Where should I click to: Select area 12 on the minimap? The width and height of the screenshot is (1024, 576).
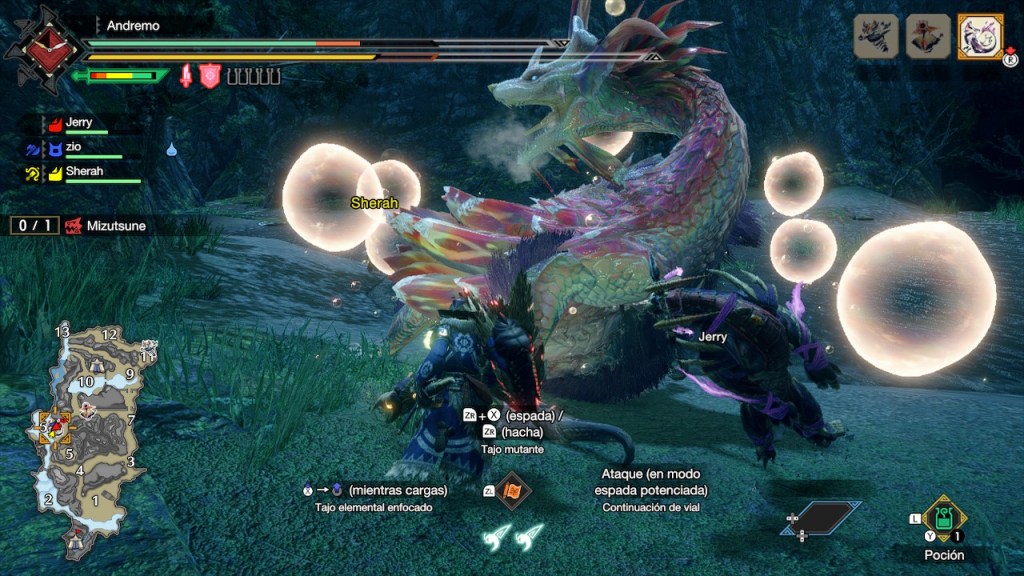pos(110,334)
